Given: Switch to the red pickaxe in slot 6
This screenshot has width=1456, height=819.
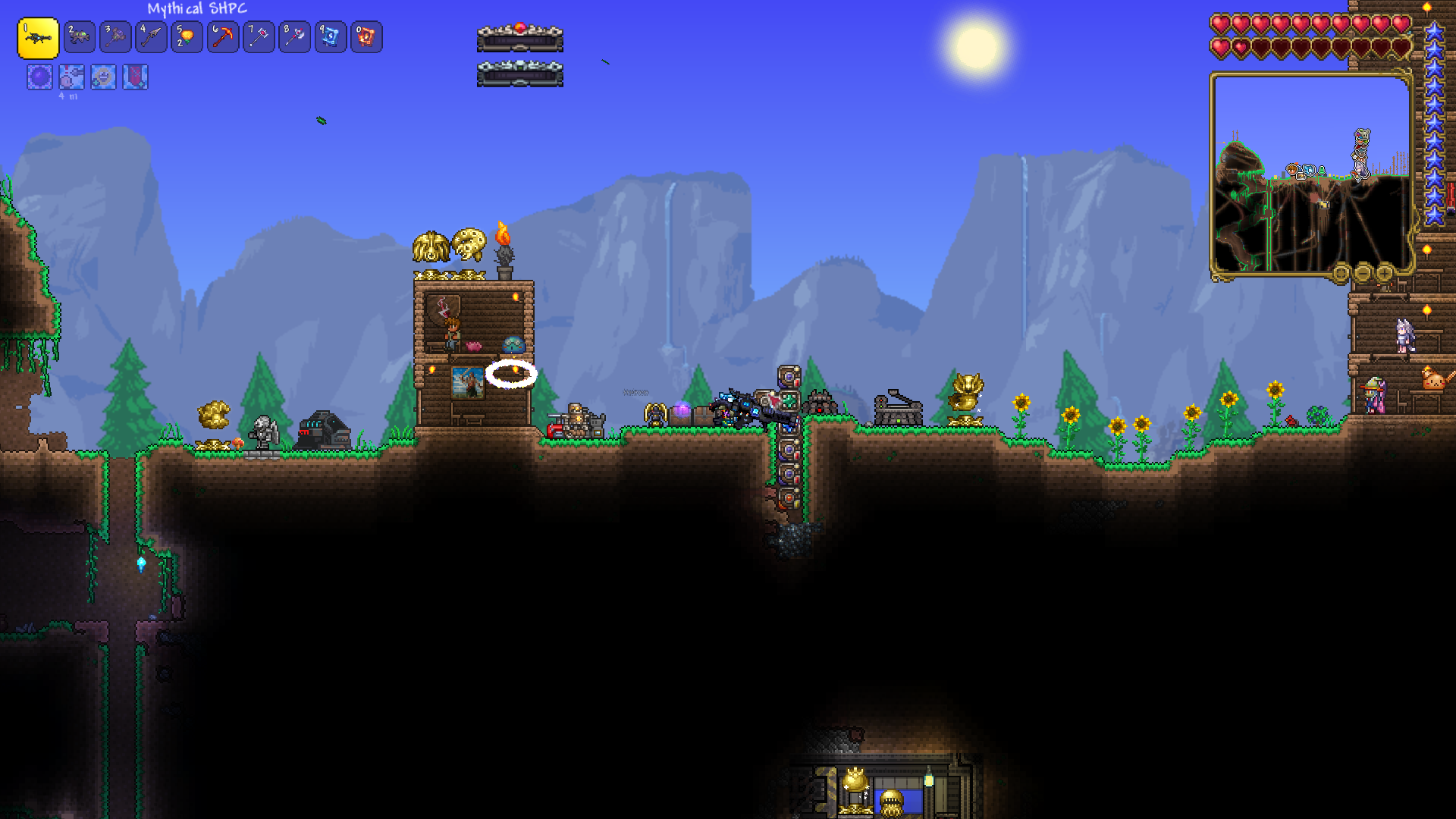Looking at the screenshot, I should [x=223, y=36].
